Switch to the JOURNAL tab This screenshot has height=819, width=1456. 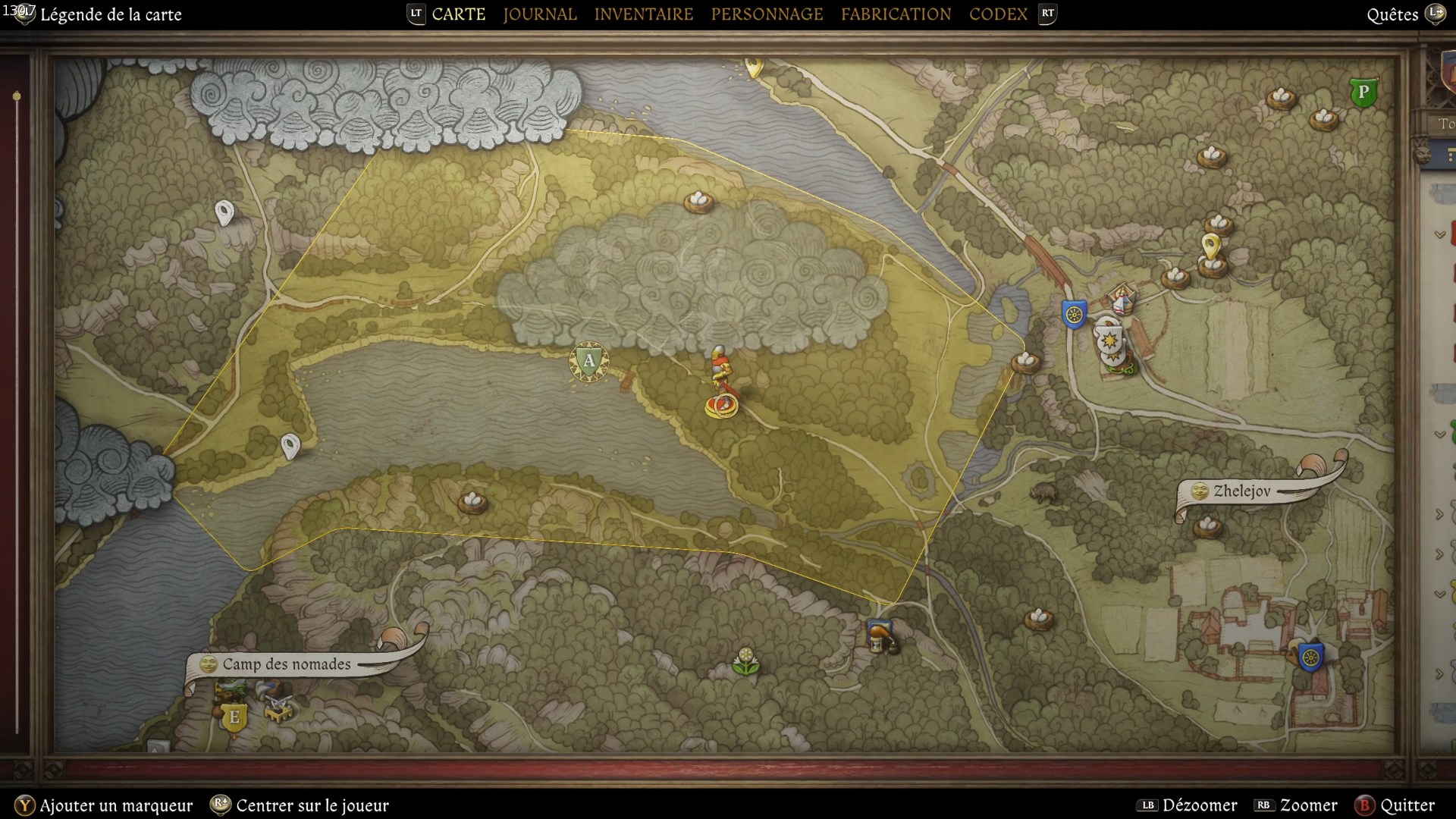pos(538,14)
